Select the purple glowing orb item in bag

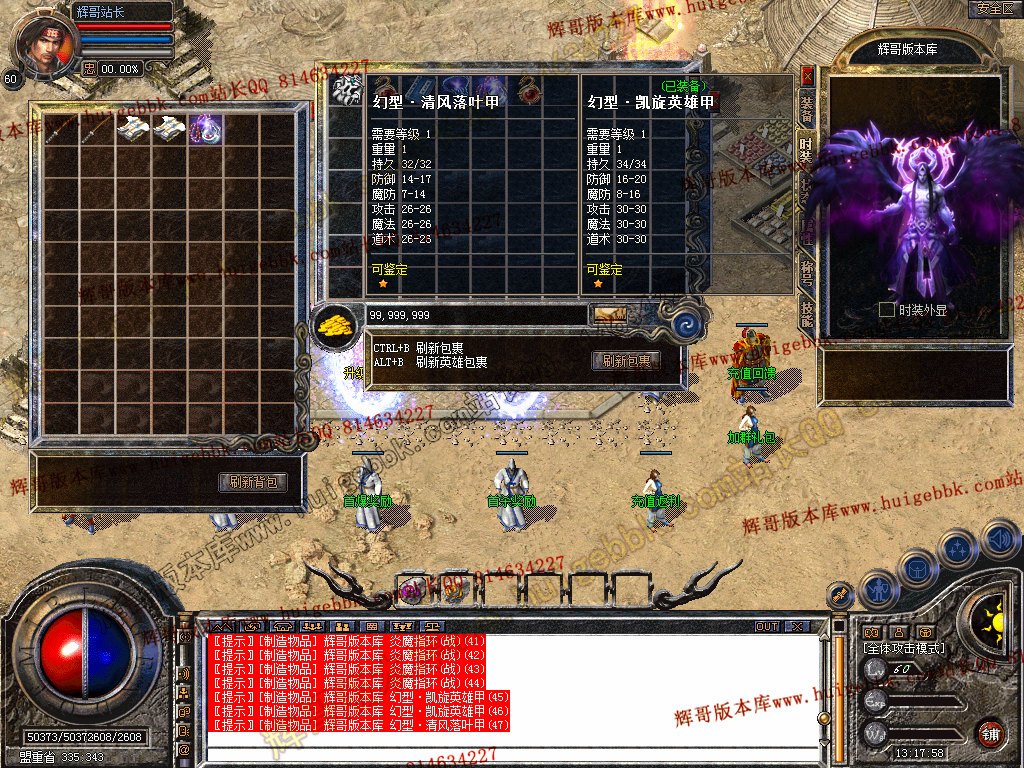coord(206,128)
